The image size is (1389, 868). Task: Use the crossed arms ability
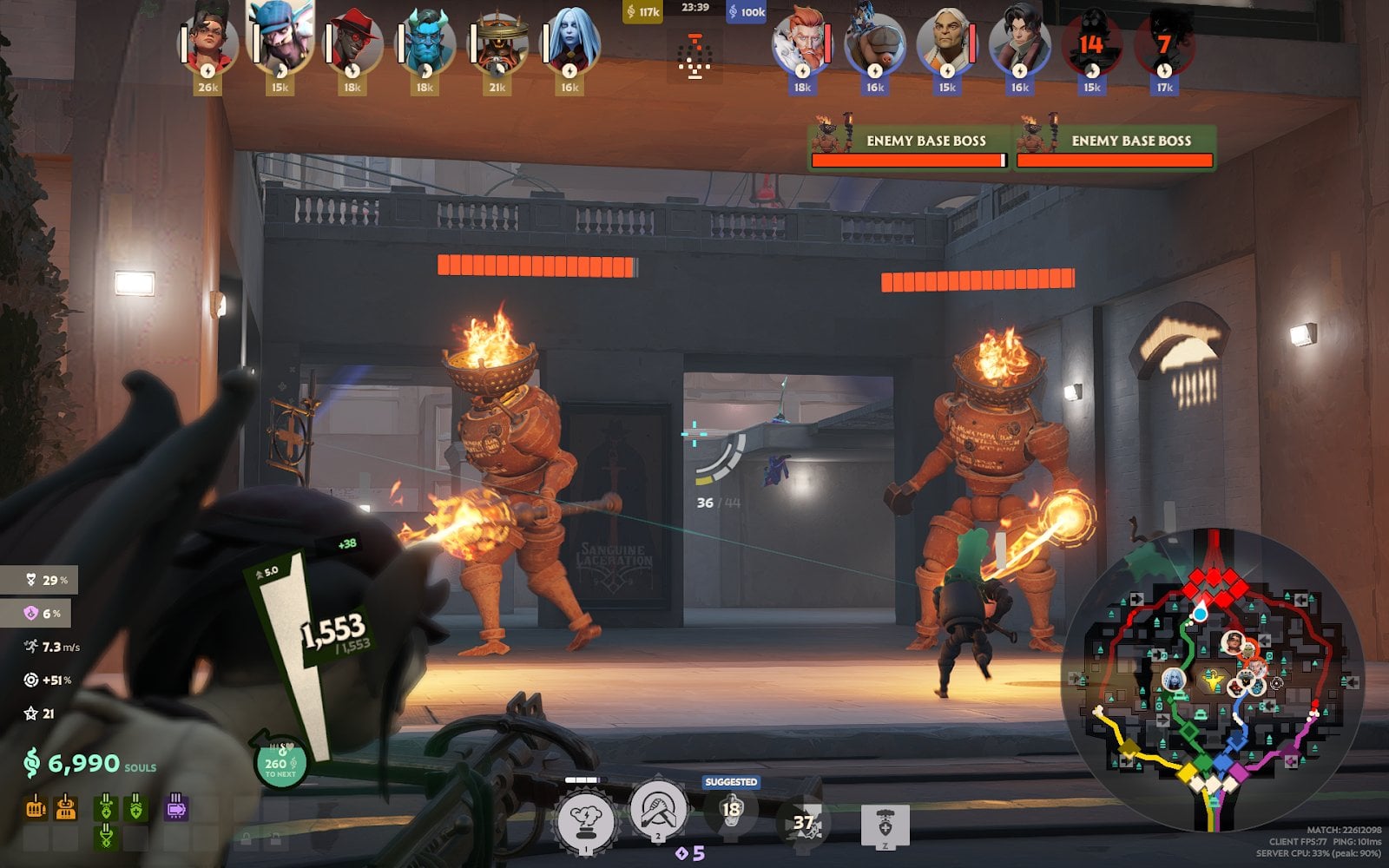point(656,810)
